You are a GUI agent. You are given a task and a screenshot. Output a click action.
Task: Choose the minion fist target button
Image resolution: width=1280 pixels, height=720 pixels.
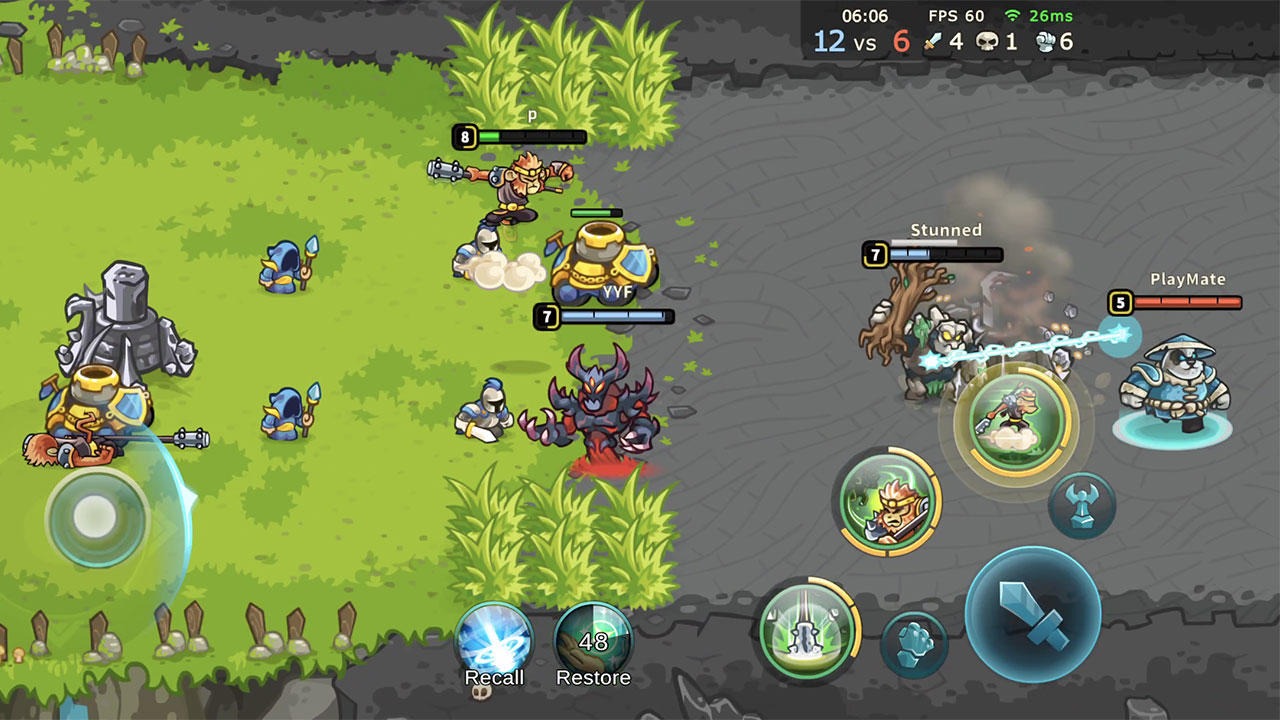[x=914, y=644]
